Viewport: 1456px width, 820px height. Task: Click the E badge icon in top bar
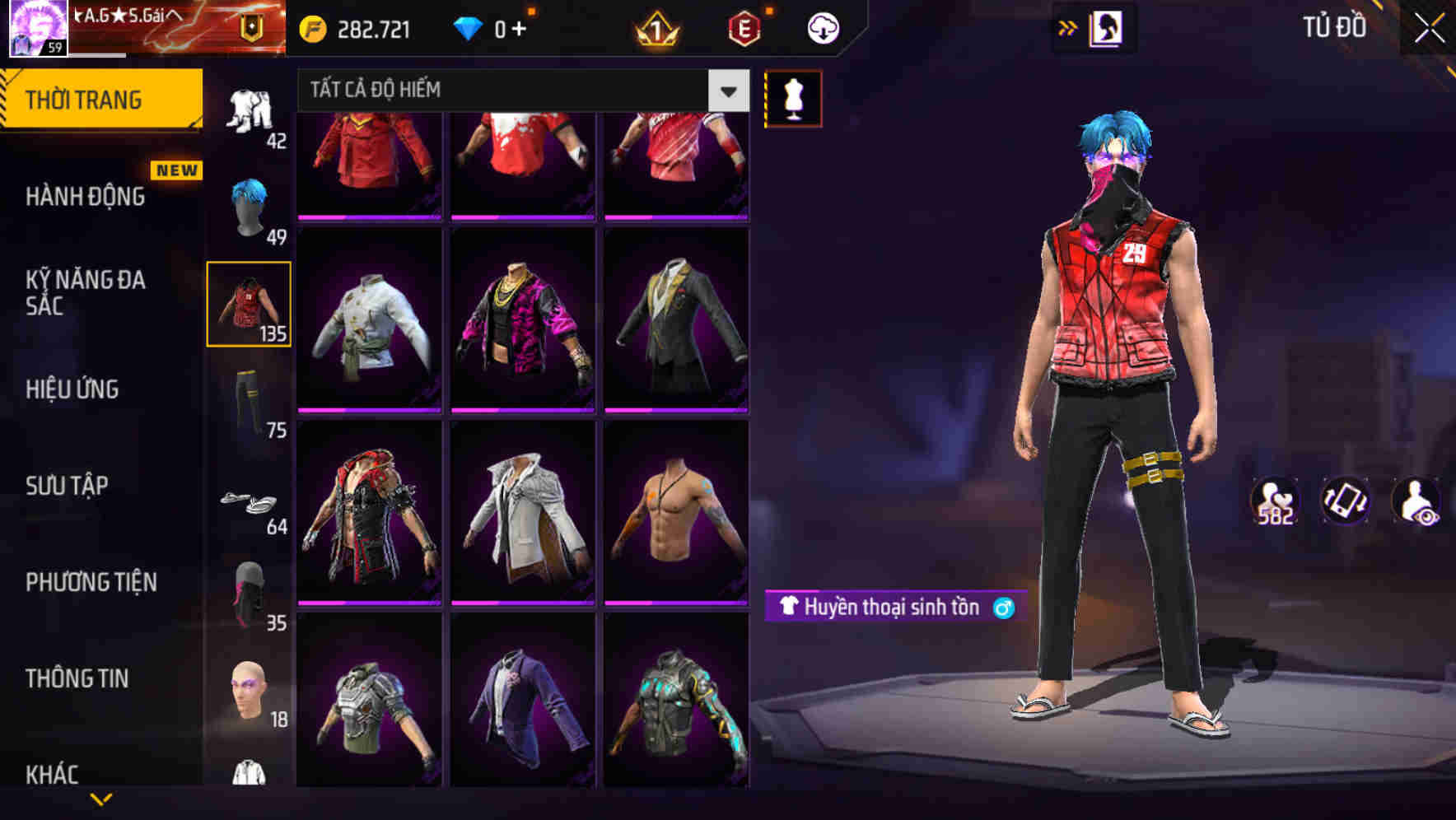(x=744, y=27)
